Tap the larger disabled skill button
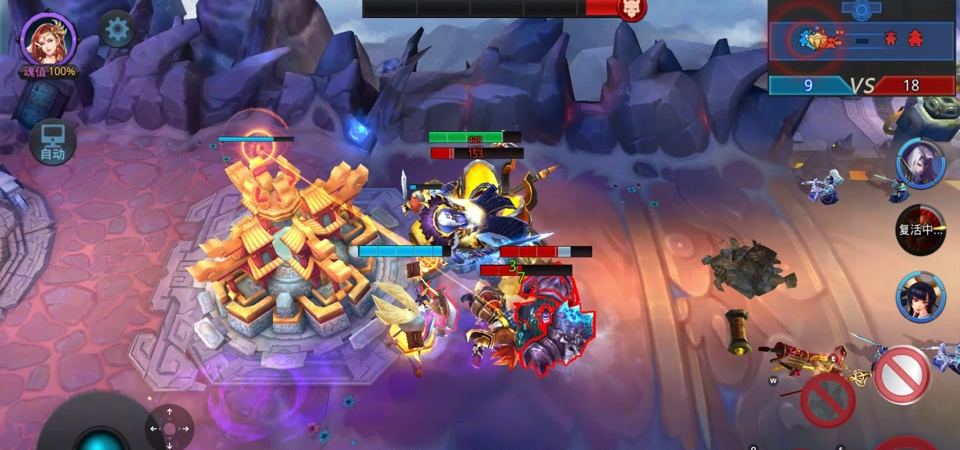 901,375
